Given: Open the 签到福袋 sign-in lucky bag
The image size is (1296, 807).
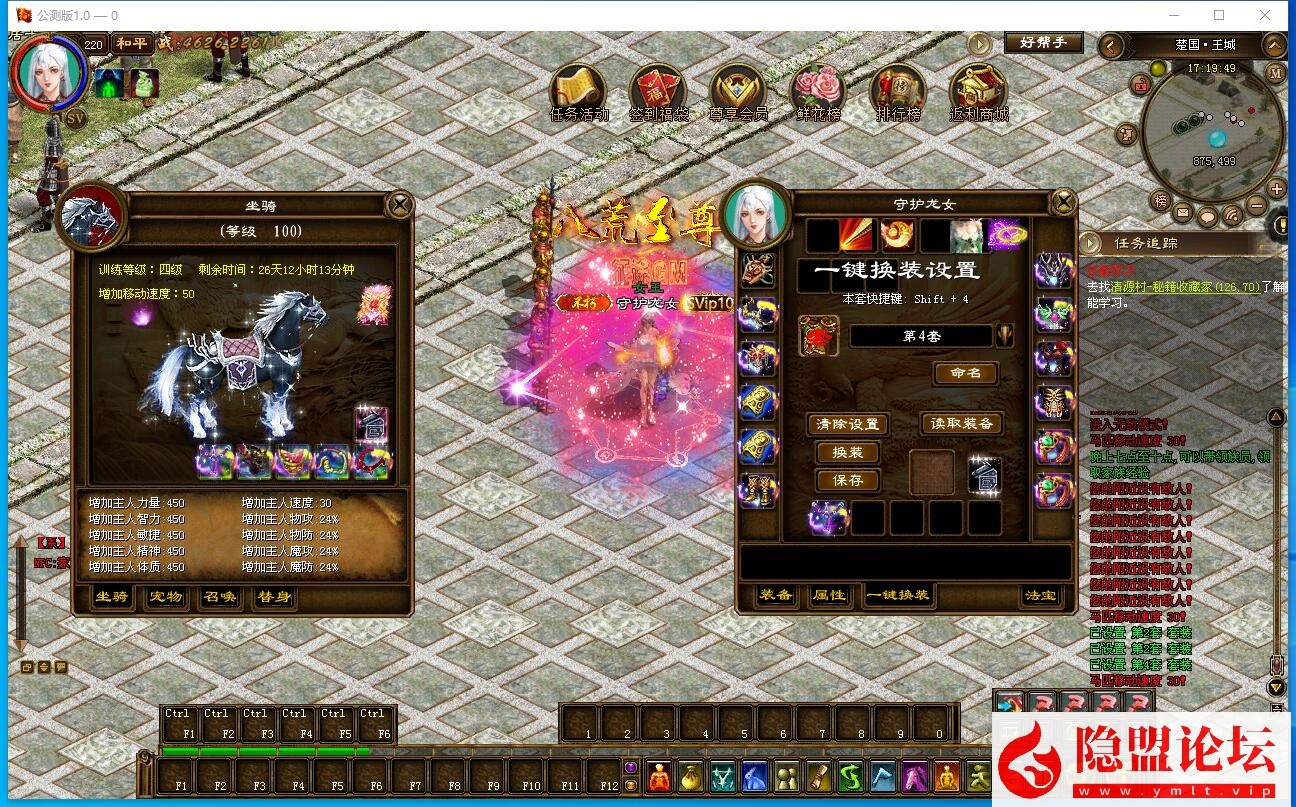Looking at the screenshot, I should coord(657,91).
